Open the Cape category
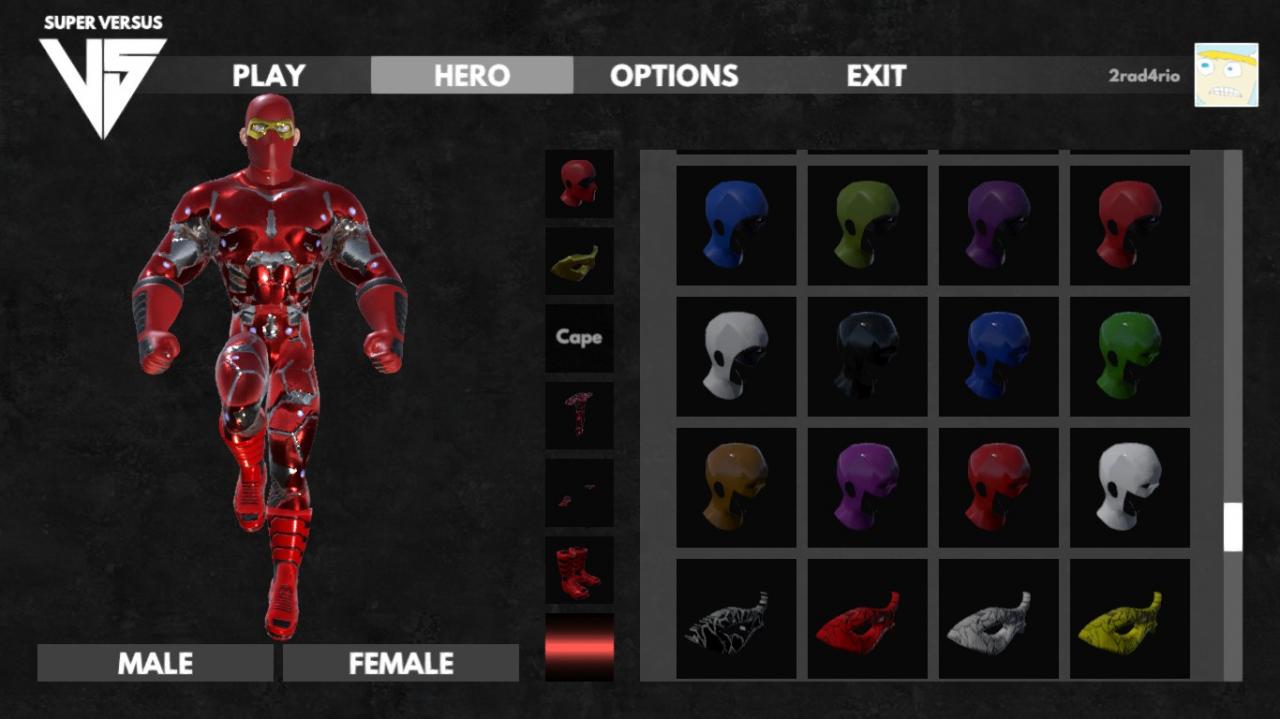 (579, 337)
